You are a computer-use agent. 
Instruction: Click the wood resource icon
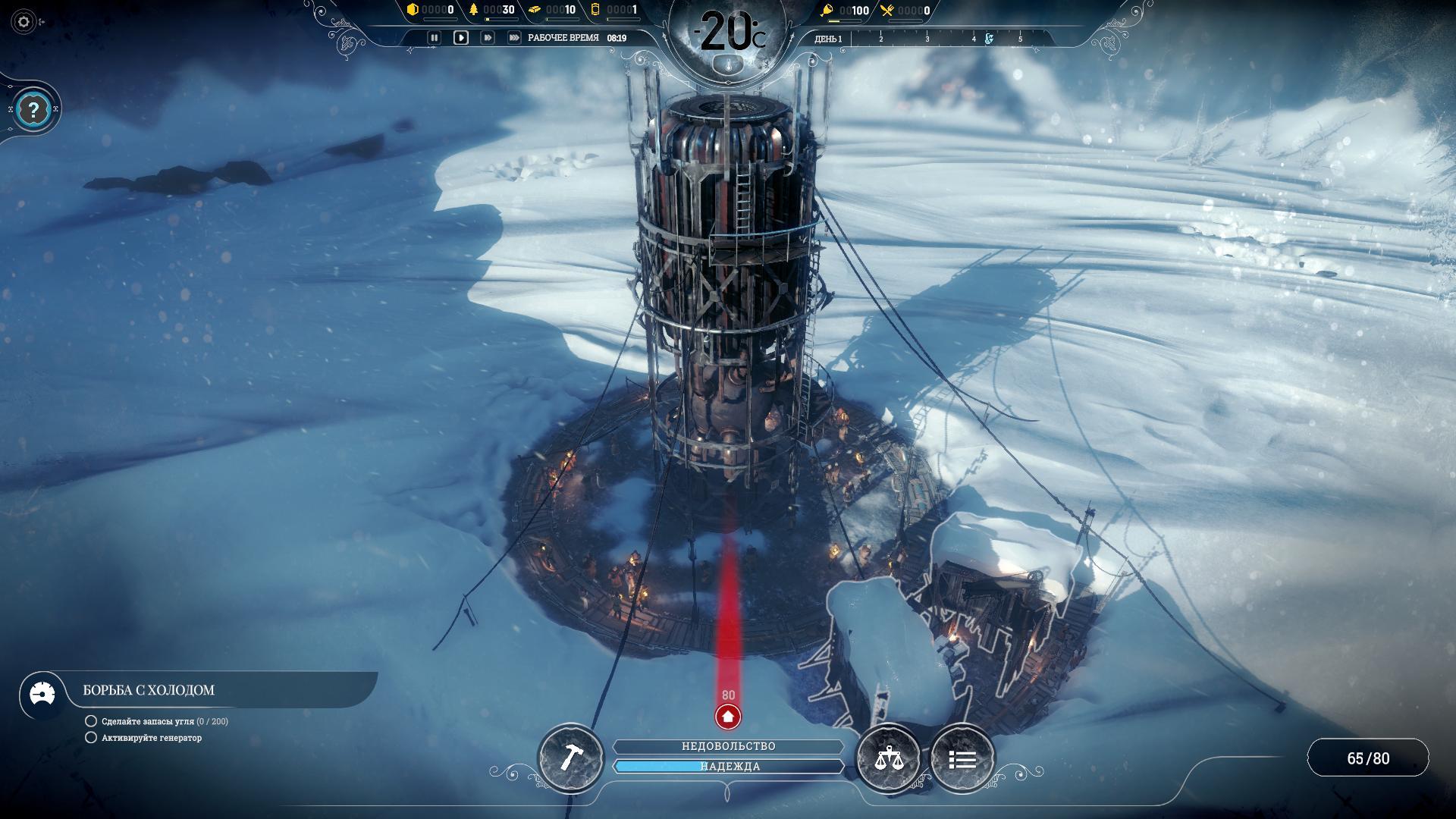pyautogui.click(x=474, y=10)
